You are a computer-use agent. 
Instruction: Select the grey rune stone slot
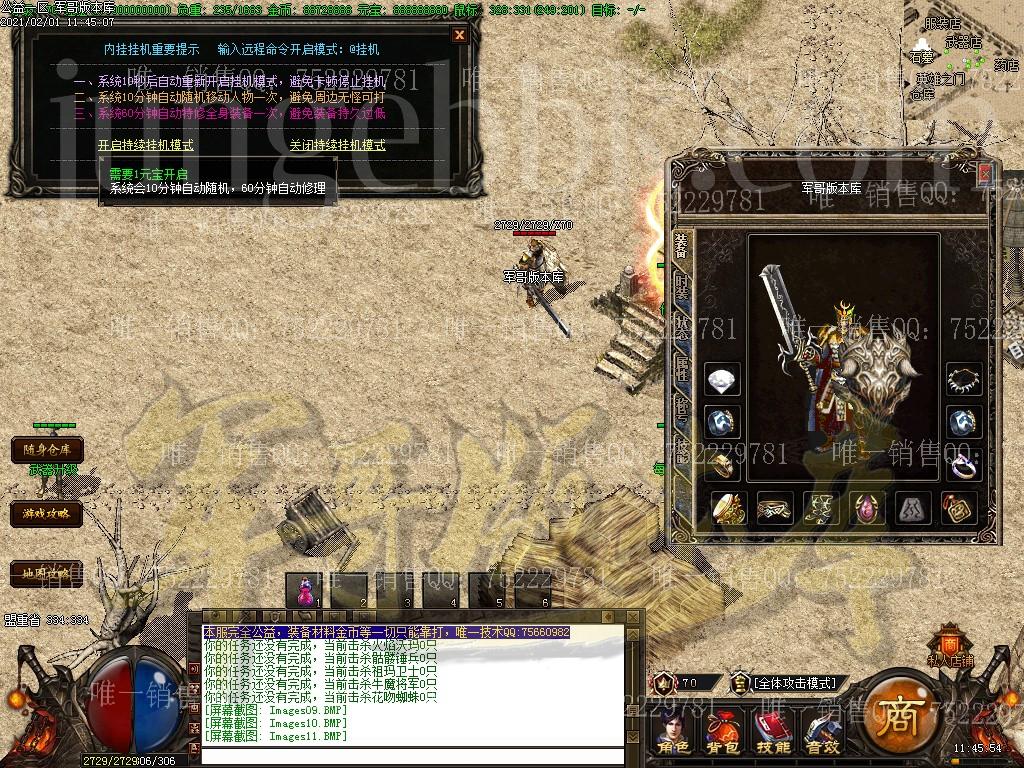click(x=913, y=508)
